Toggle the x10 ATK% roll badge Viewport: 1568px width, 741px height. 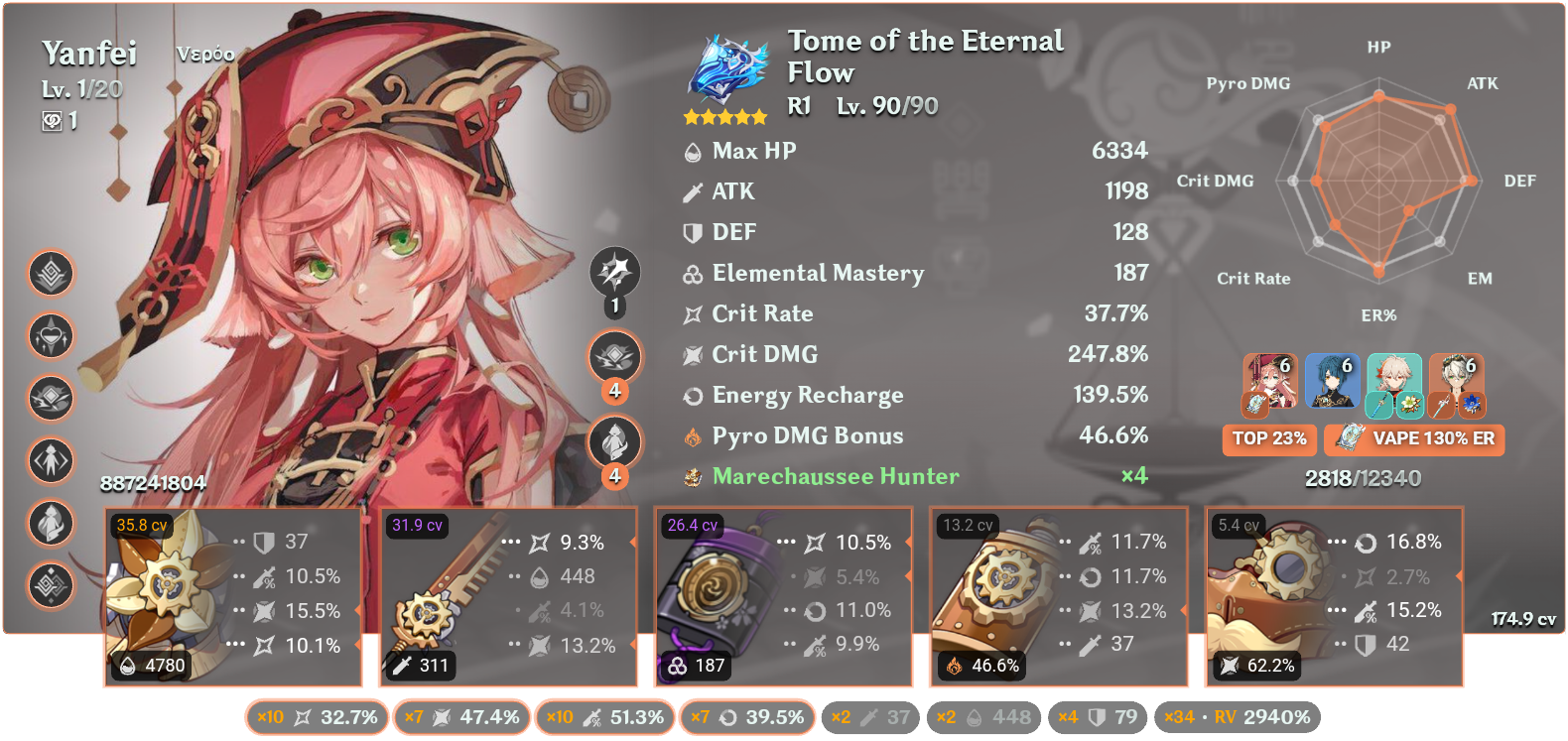(x=605, y=715)
